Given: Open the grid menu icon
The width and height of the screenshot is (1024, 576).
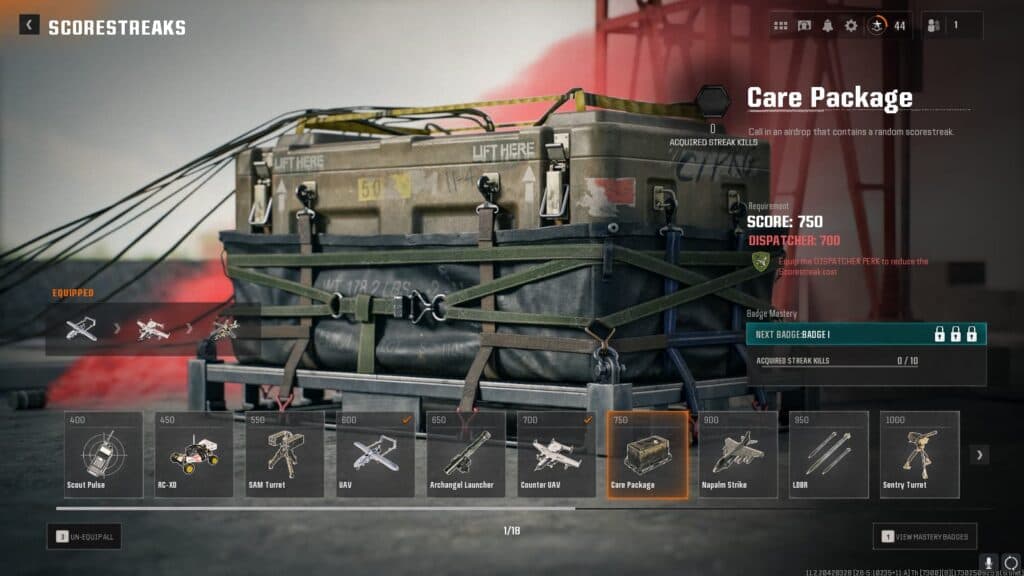Looking at the screenshot, I should (x=781, y=26).
